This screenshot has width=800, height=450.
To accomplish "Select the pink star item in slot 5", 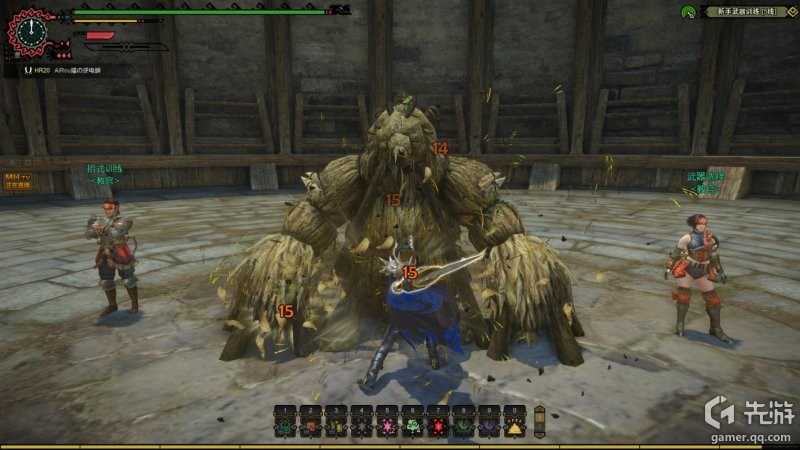I will tap(386, 424).
